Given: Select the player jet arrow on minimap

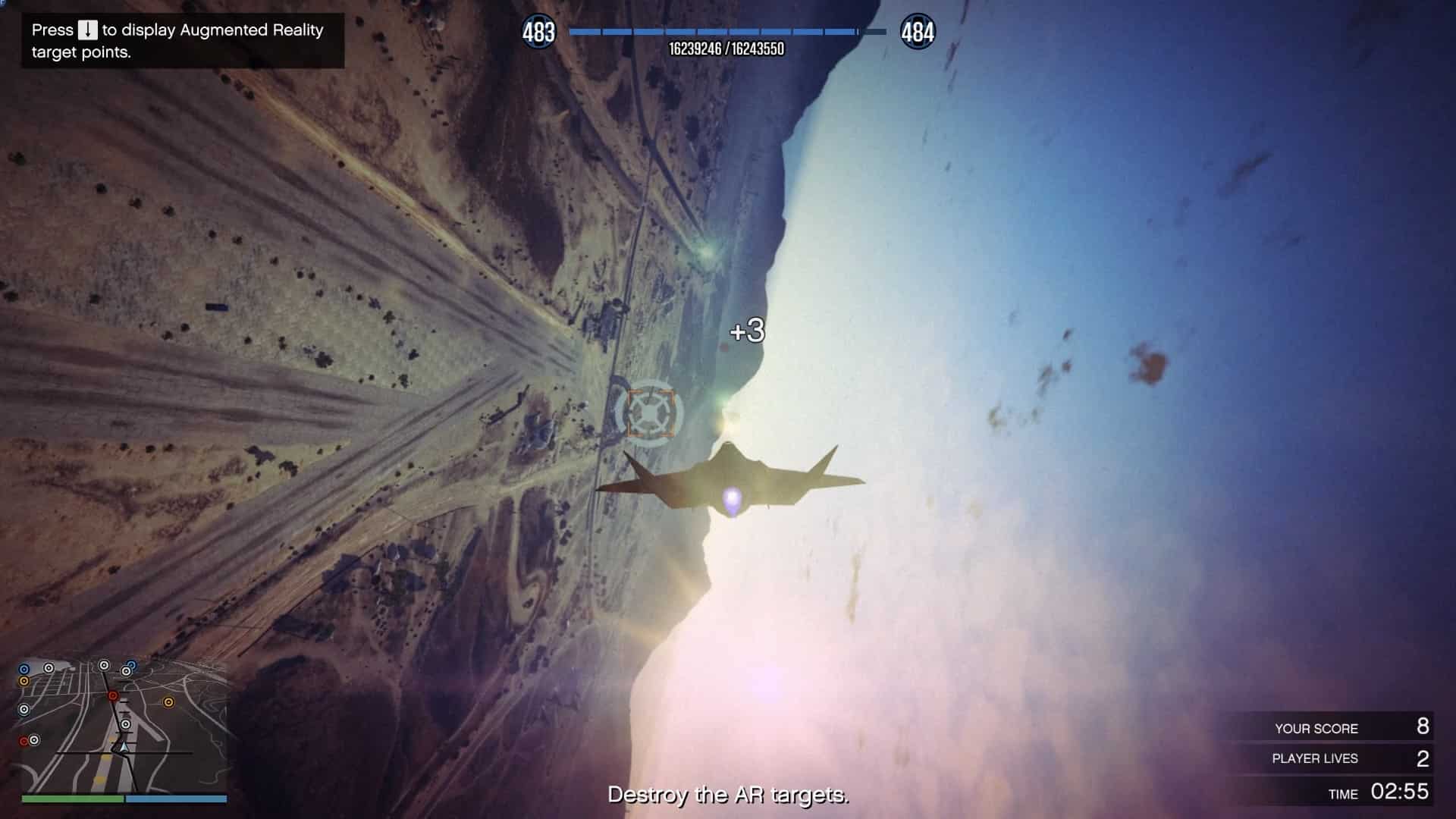Looking at the screenshot, I should pyautogui.click(x=124, y=747).
